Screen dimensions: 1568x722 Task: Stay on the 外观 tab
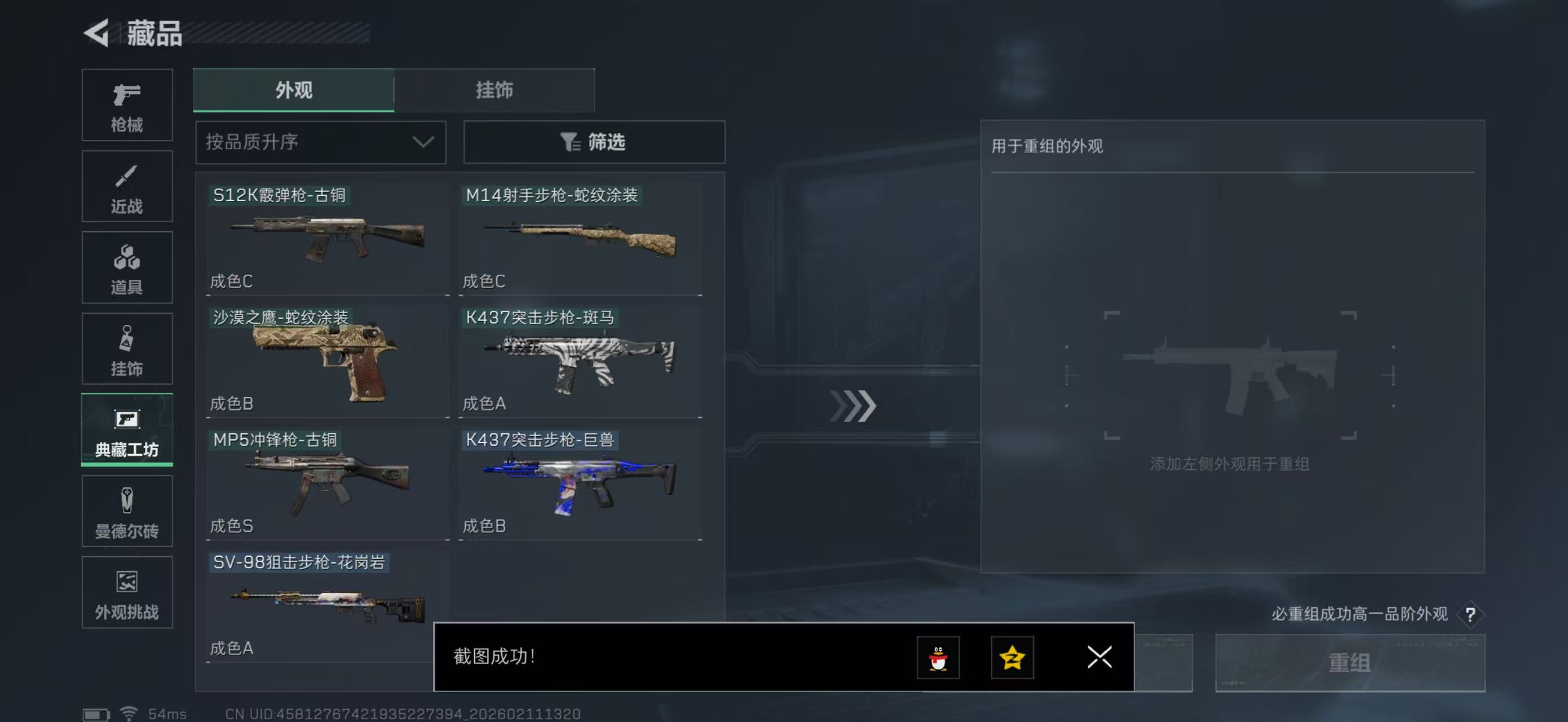[293, 90]
